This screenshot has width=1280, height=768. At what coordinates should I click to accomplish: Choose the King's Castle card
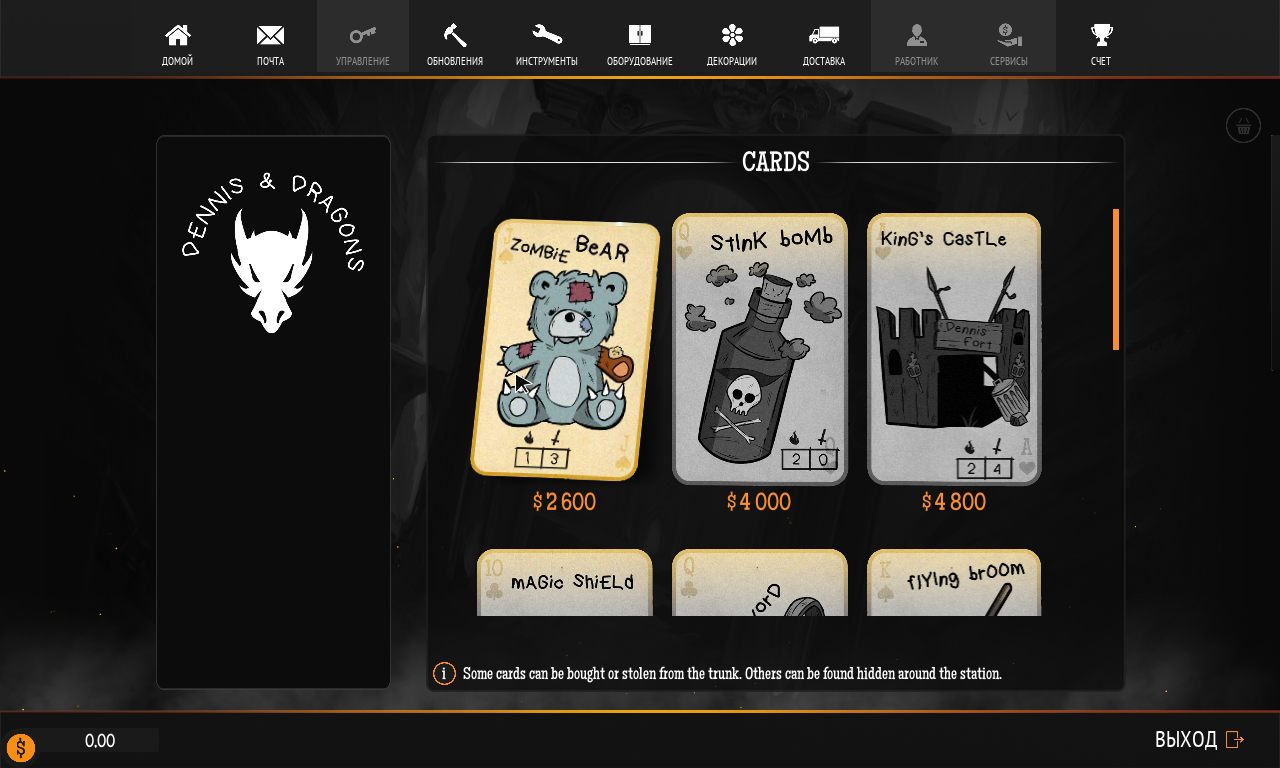click(954, 350)
